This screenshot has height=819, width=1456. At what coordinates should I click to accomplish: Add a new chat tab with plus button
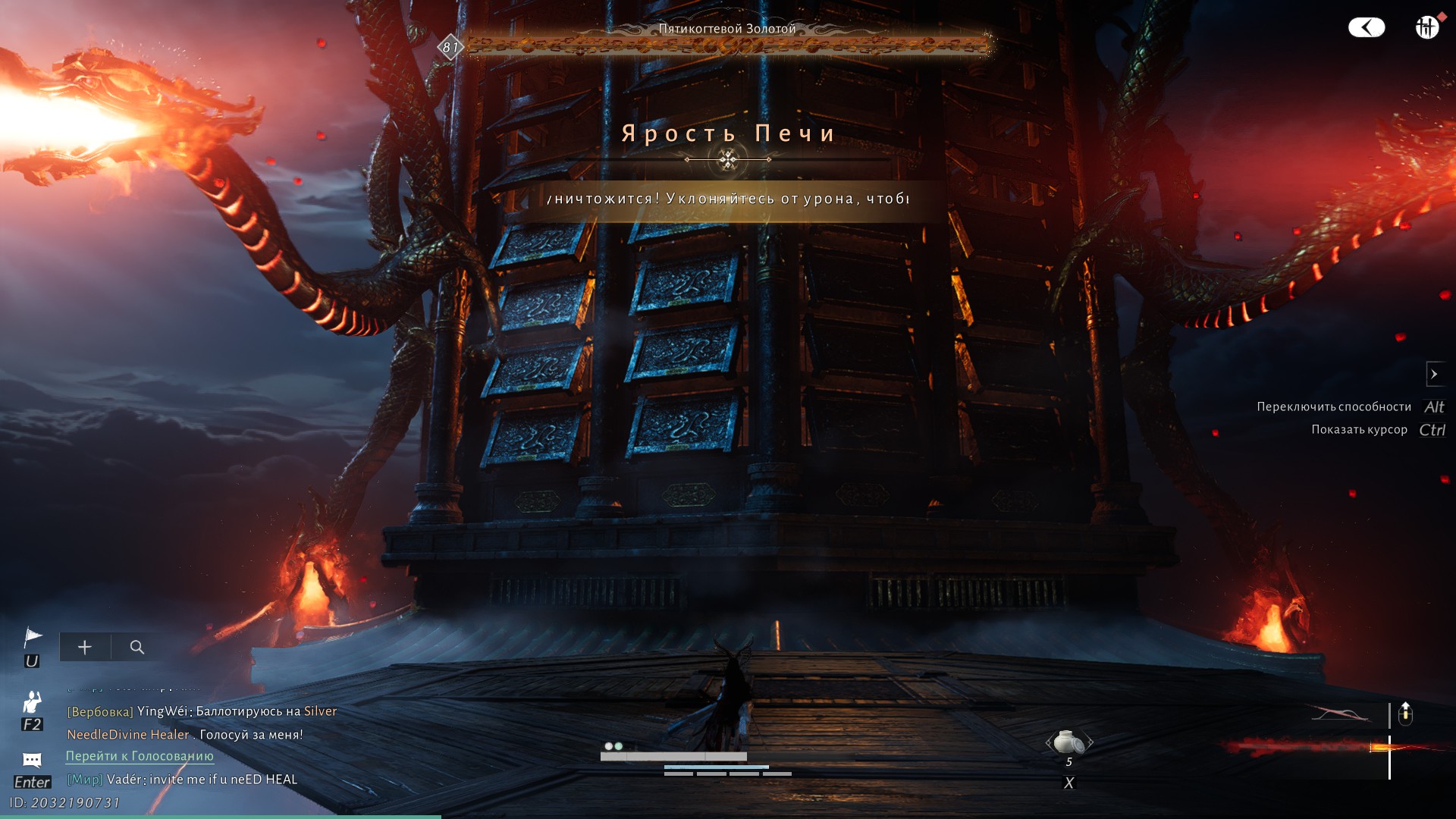(x=85, y=647)
